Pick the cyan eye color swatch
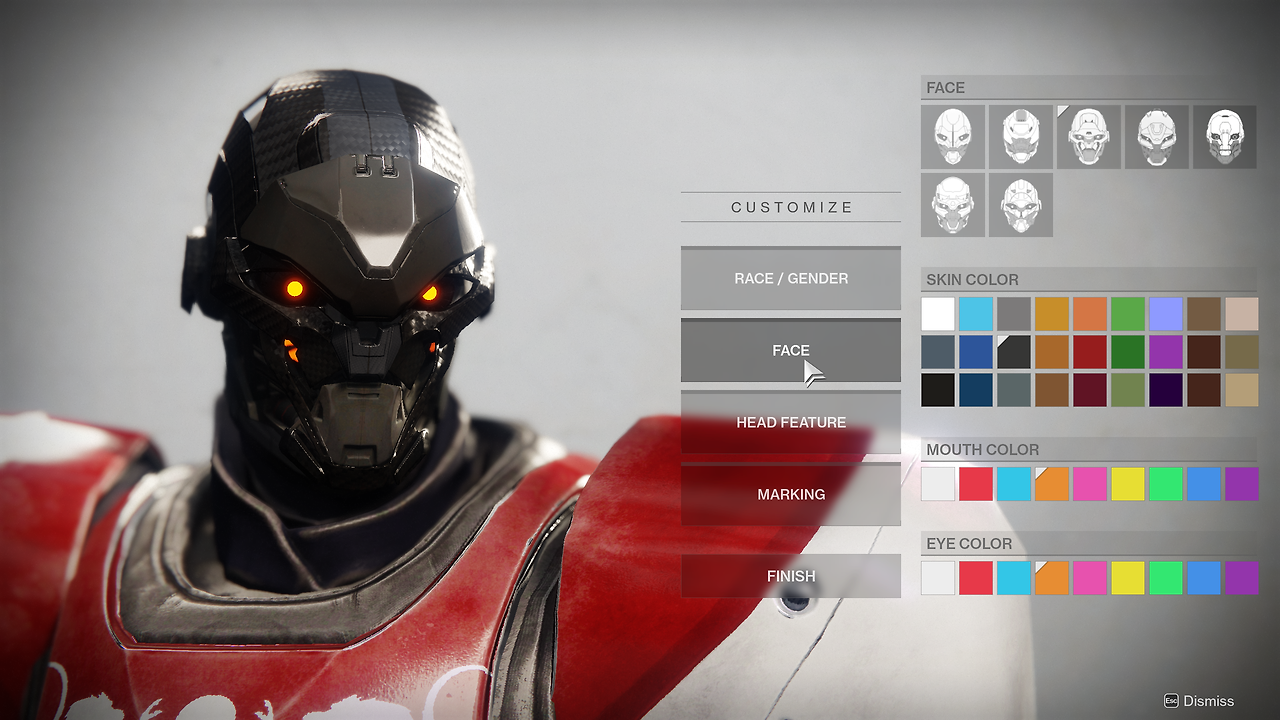 point(1014,578)
